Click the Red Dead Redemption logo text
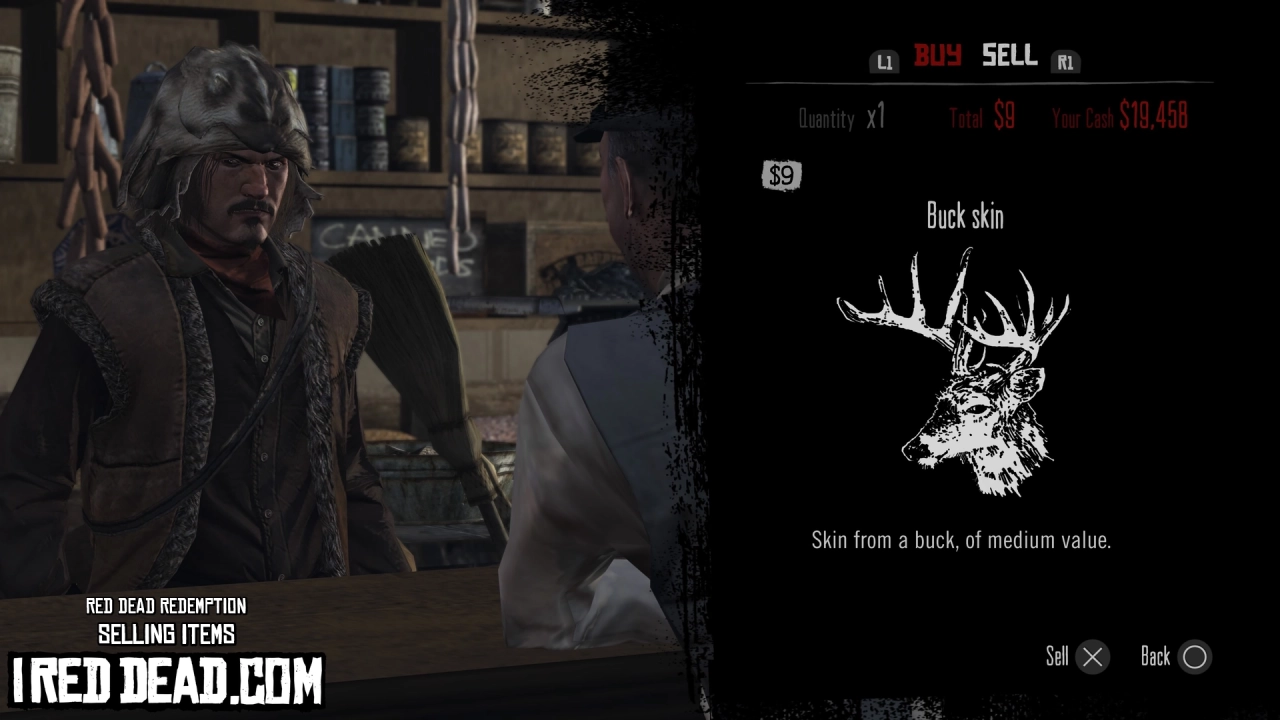The width and height of the screenshot is (1280, 720). pos(166,608)
